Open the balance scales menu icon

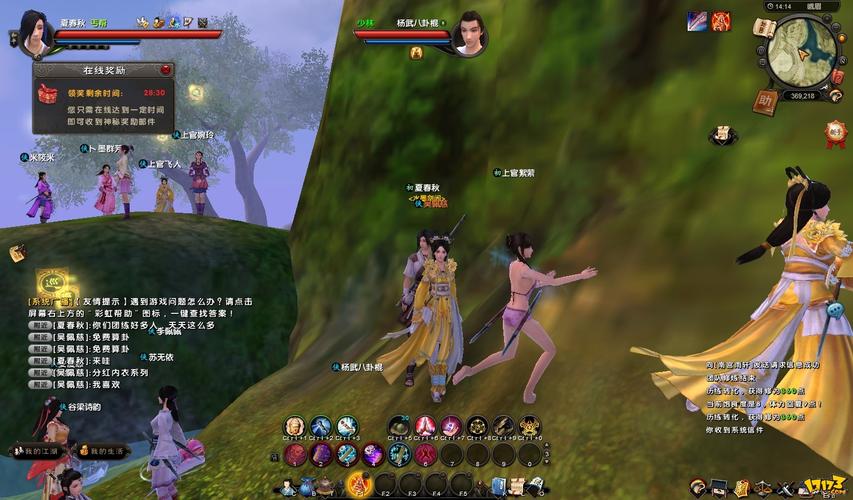(764, 488)
